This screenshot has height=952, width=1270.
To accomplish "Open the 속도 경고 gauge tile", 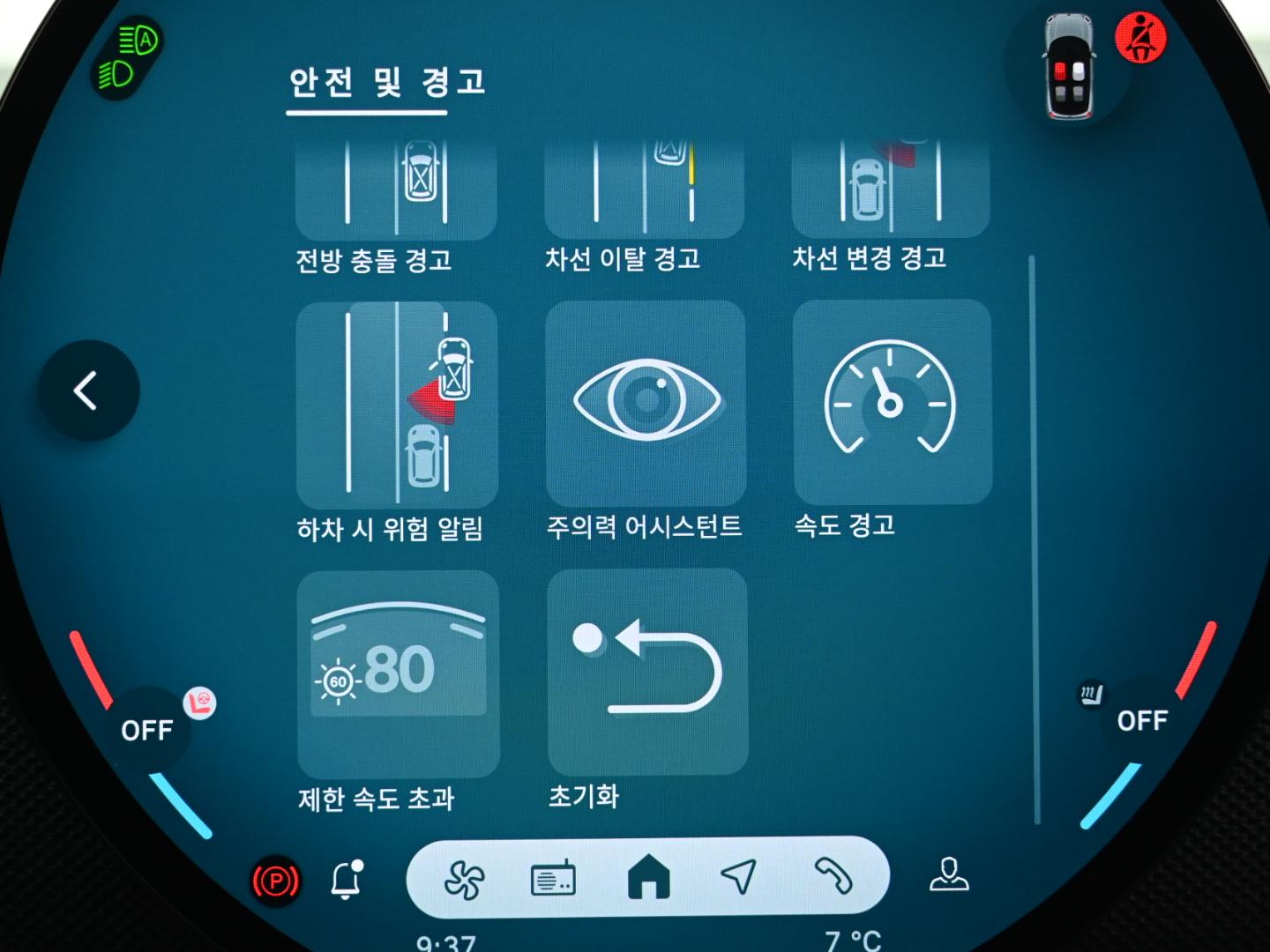I will coord(892,402).
